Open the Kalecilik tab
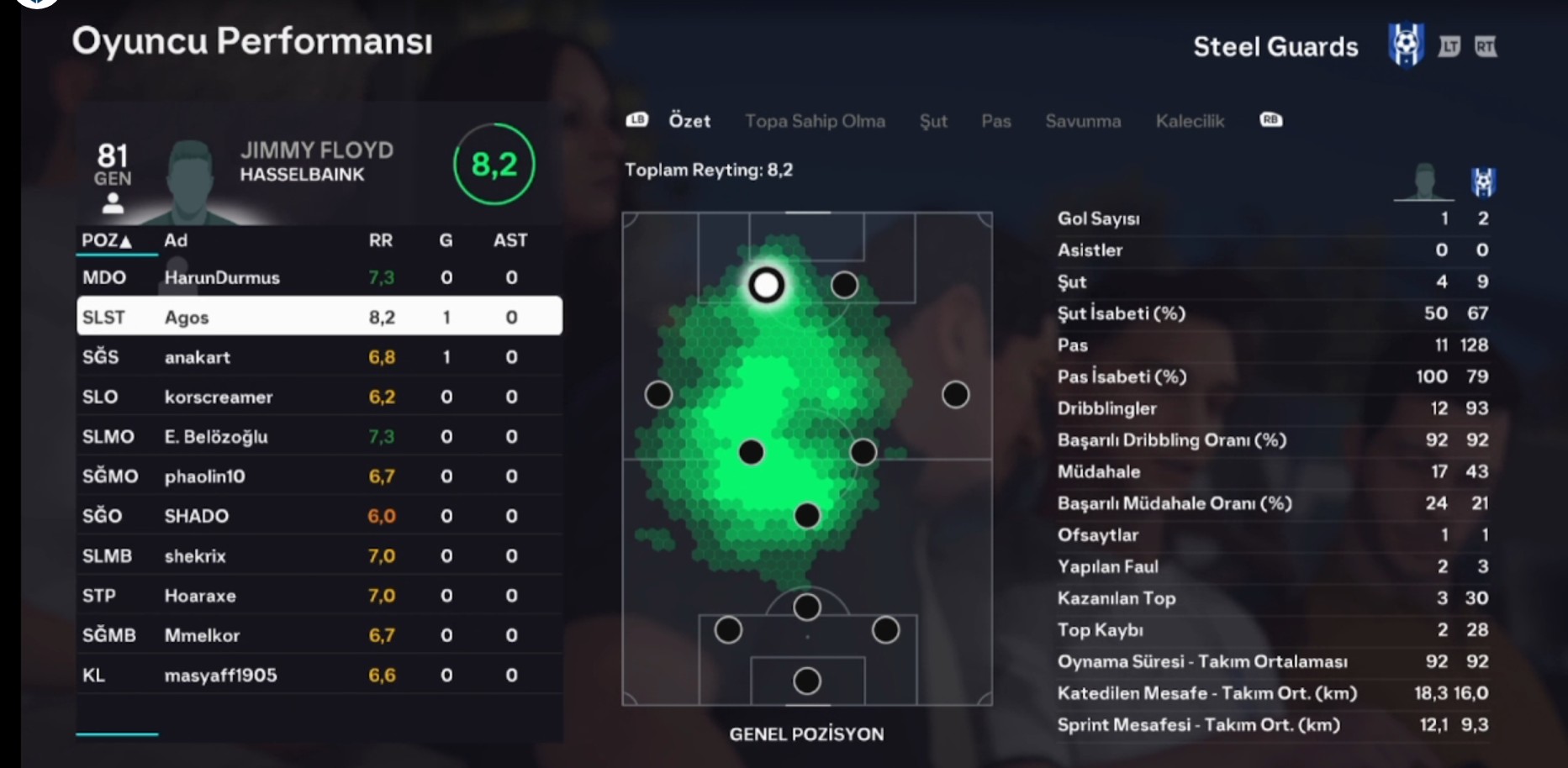 click(x=1190, y=121)
